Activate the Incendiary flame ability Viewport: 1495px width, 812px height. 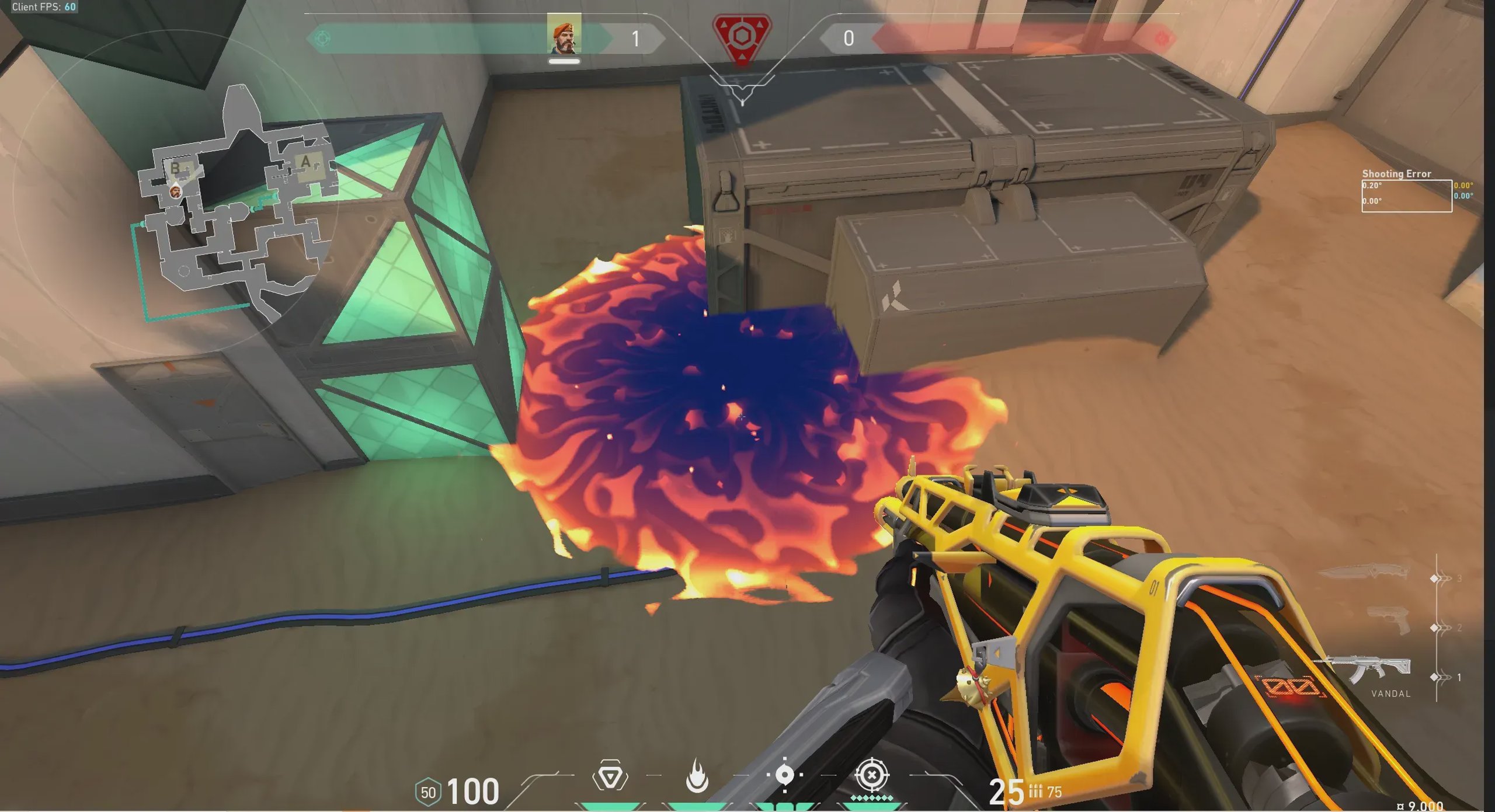[697, 776]
